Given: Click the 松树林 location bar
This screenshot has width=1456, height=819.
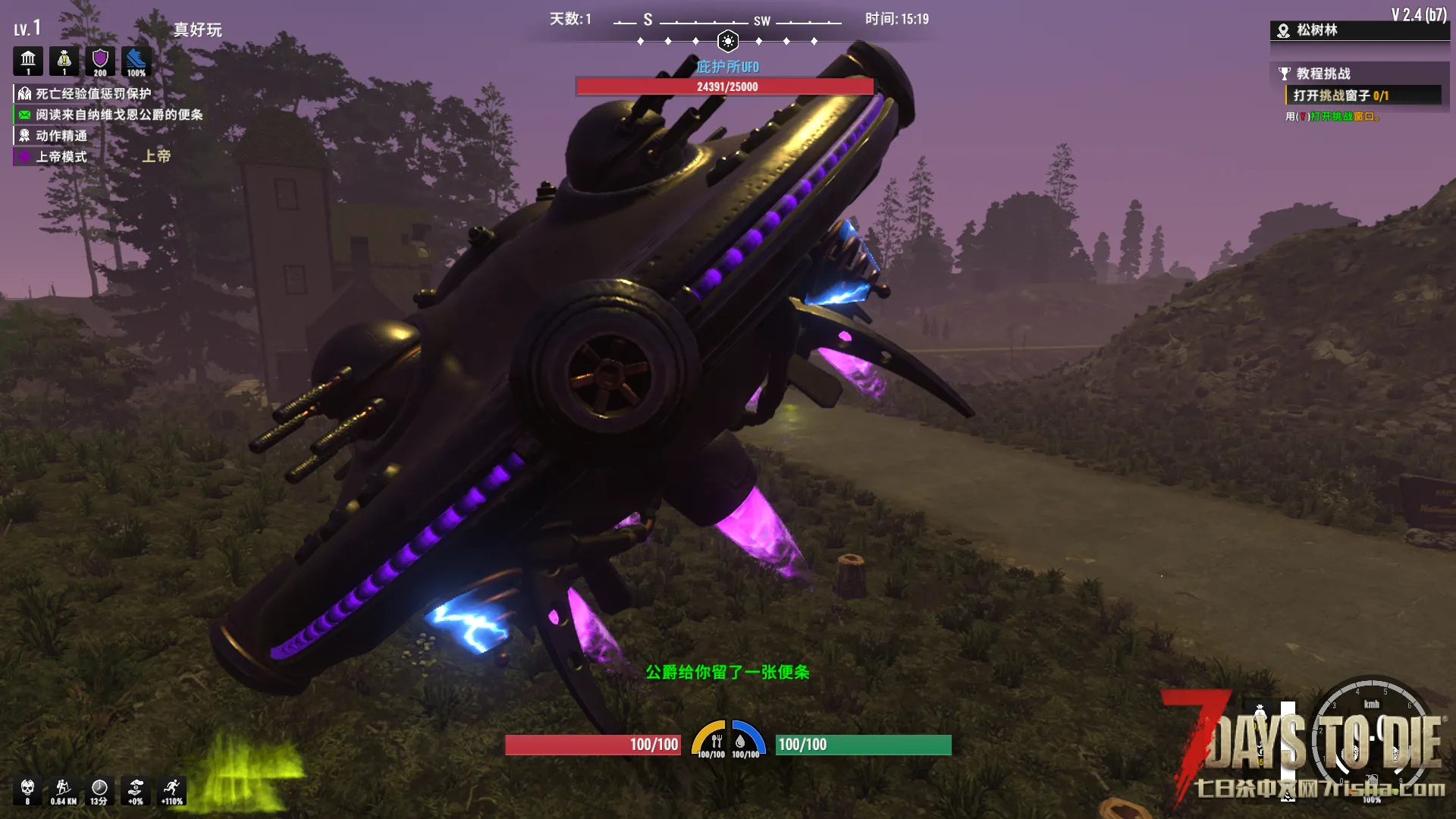Looking at the screenshot, I should coord(1317,30).
